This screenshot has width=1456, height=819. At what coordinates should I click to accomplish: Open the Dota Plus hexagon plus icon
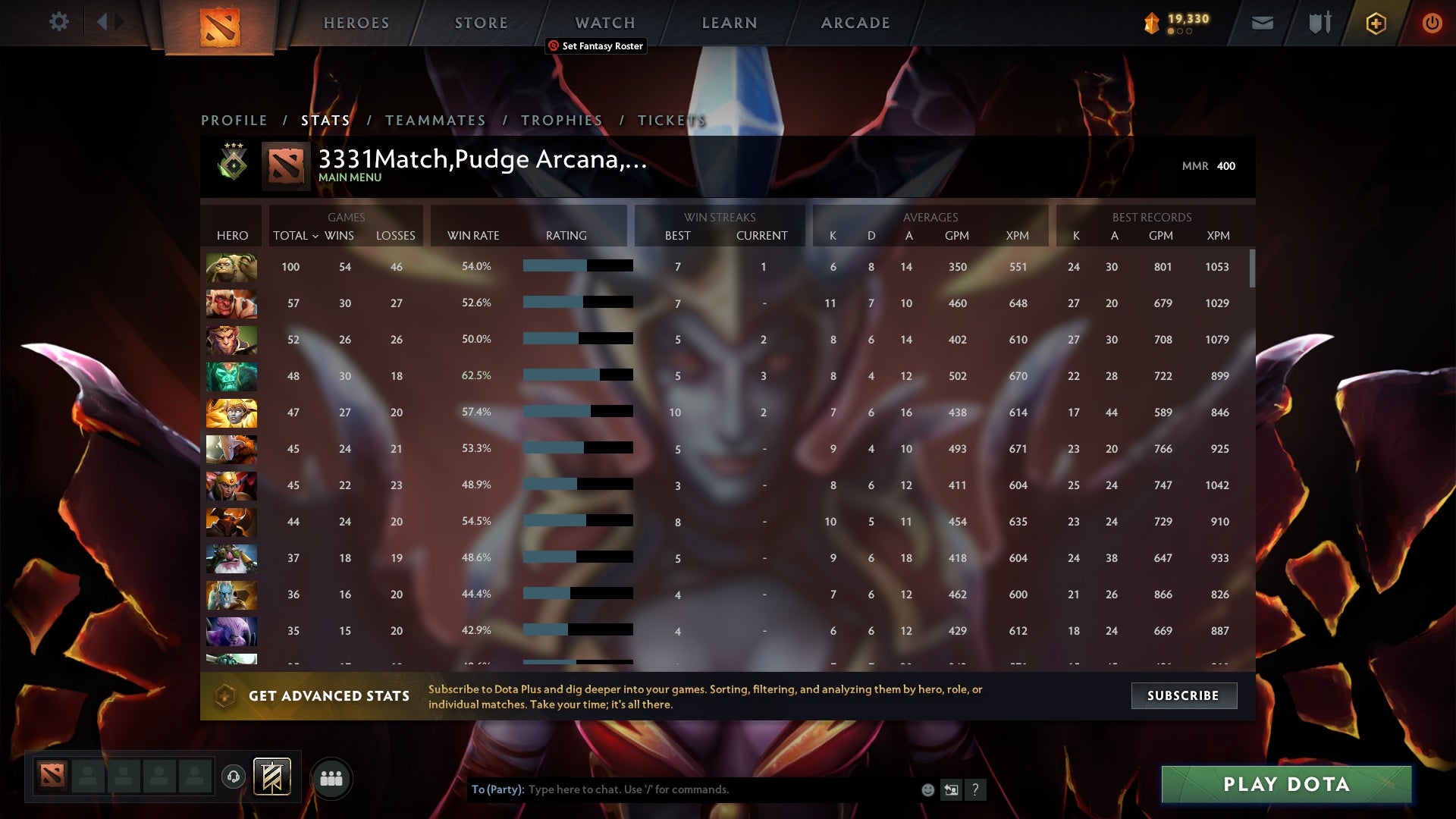tap(1375, 23)
